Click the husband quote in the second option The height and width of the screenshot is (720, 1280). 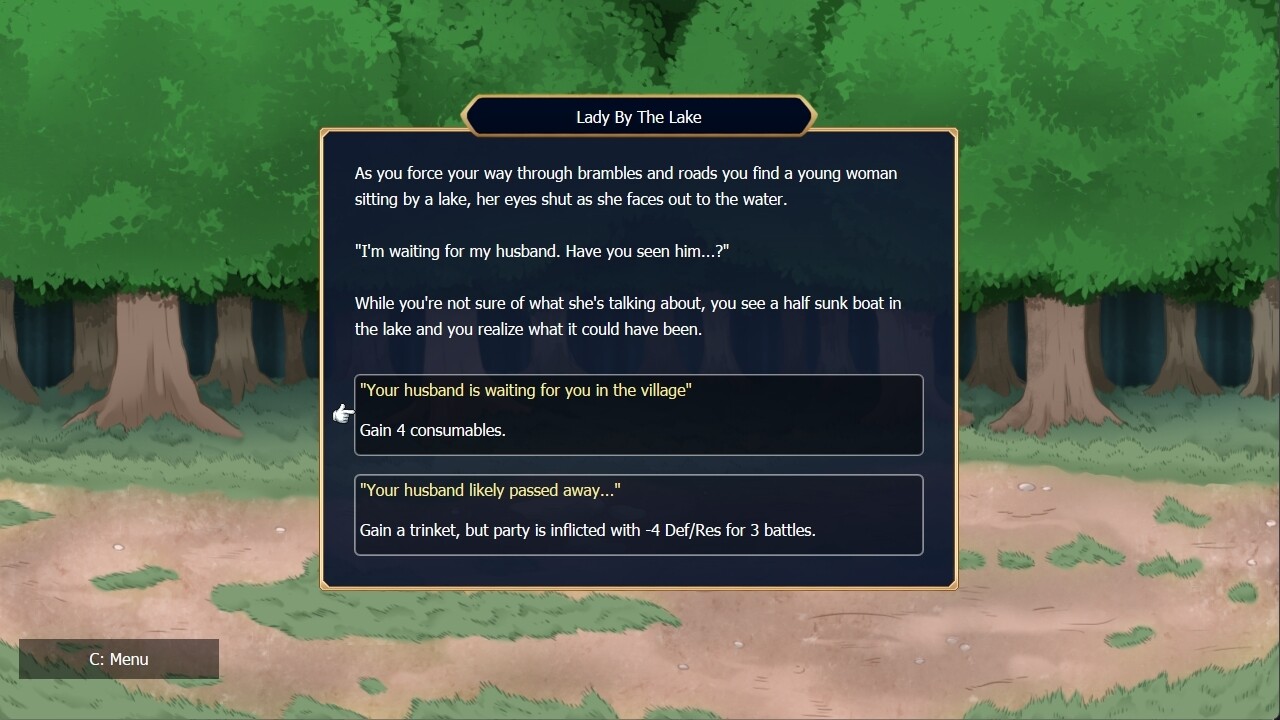point(489,490)
